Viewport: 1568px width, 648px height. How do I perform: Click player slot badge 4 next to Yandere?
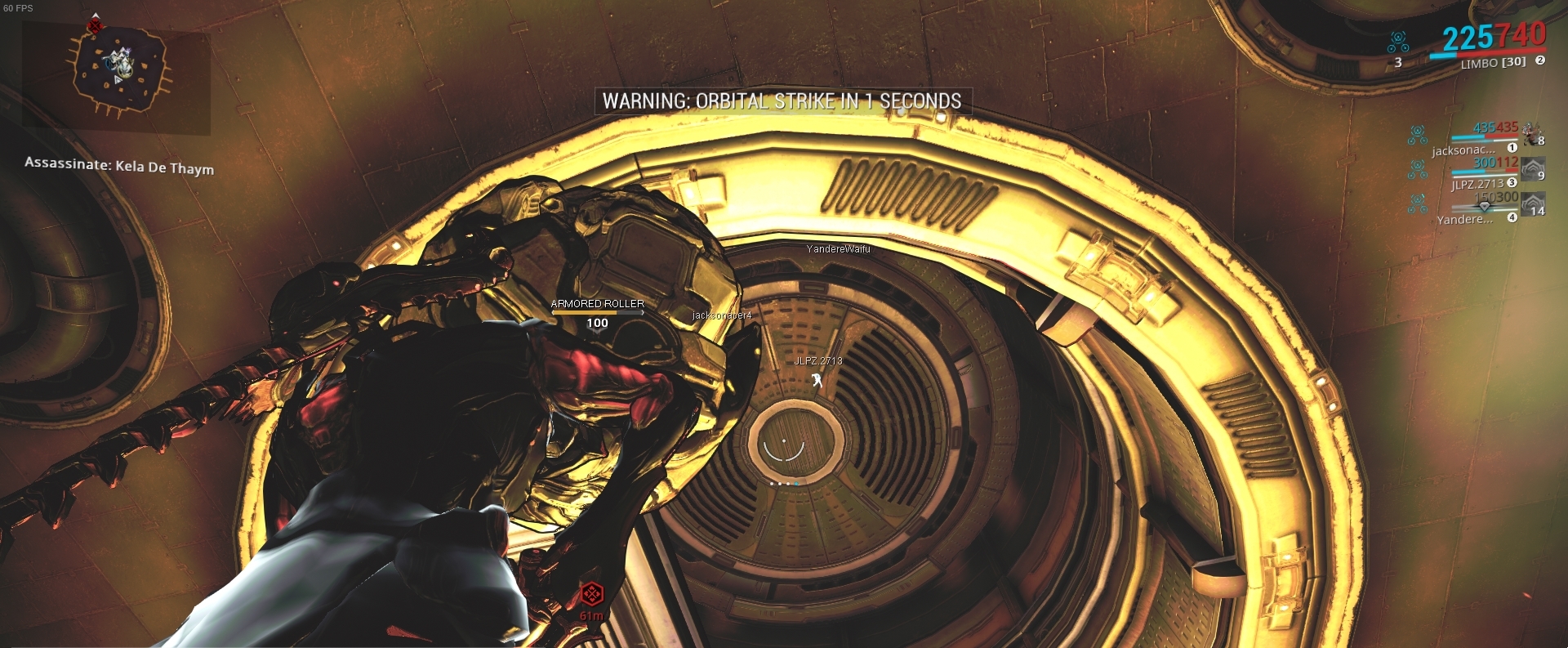pyautogui.click(x=1512, y=217)
